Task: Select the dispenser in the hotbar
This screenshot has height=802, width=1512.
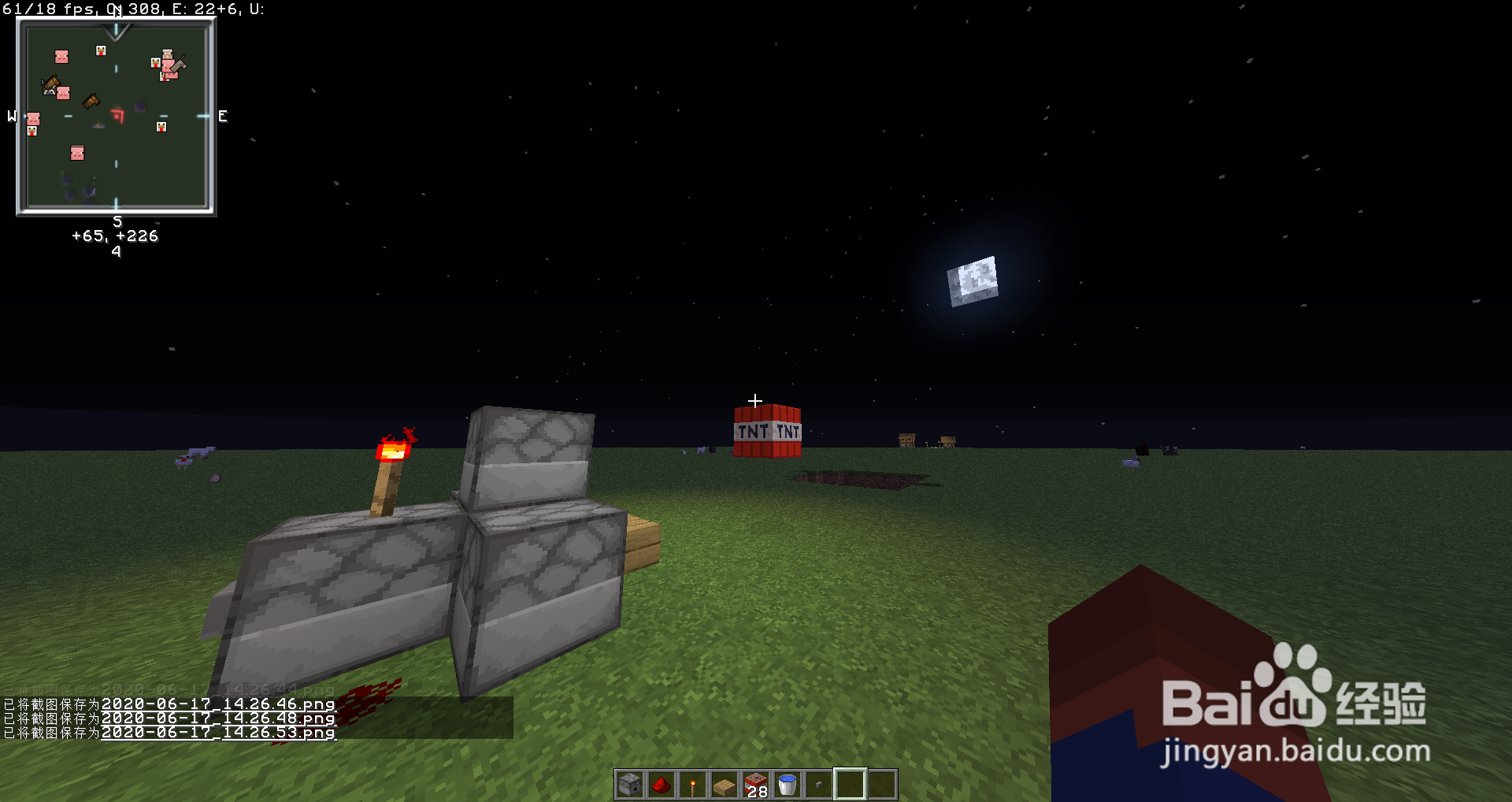Action: (628, 783)
